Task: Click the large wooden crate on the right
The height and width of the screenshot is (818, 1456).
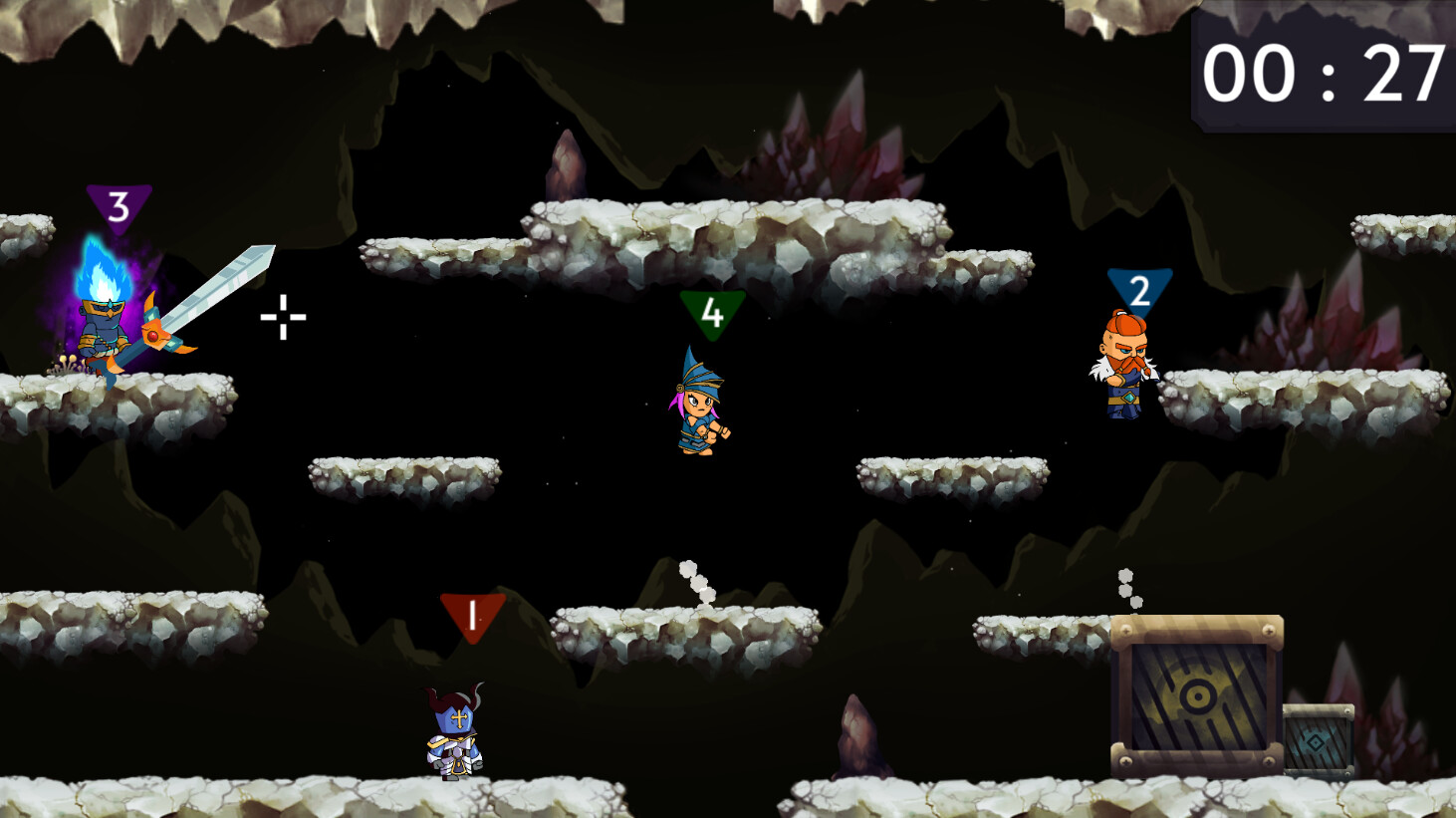Action: (1195, 697)
